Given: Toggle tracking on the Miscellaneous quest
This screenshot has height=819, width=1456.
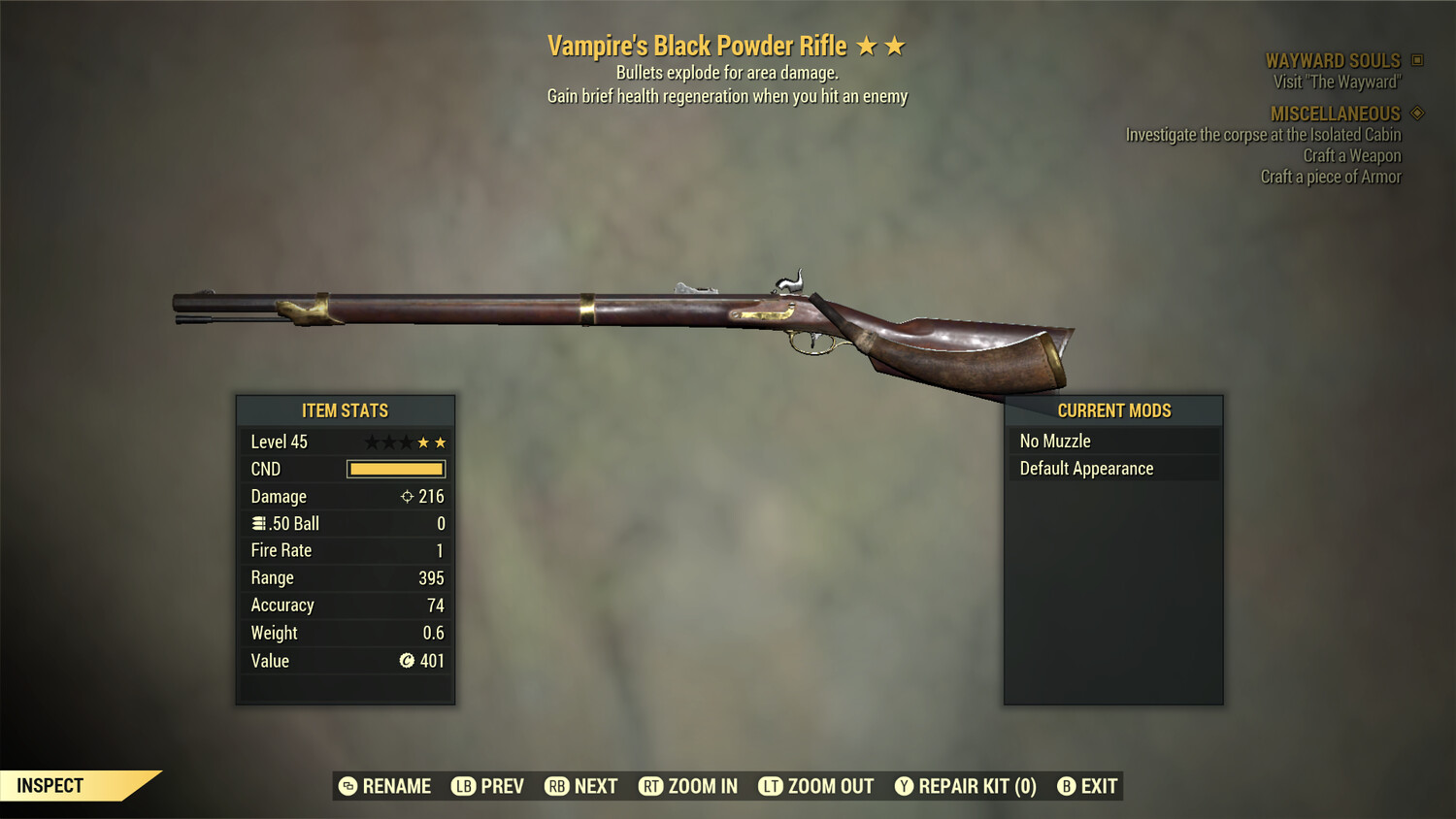Looking at the screenshot, I should 1416,114.
